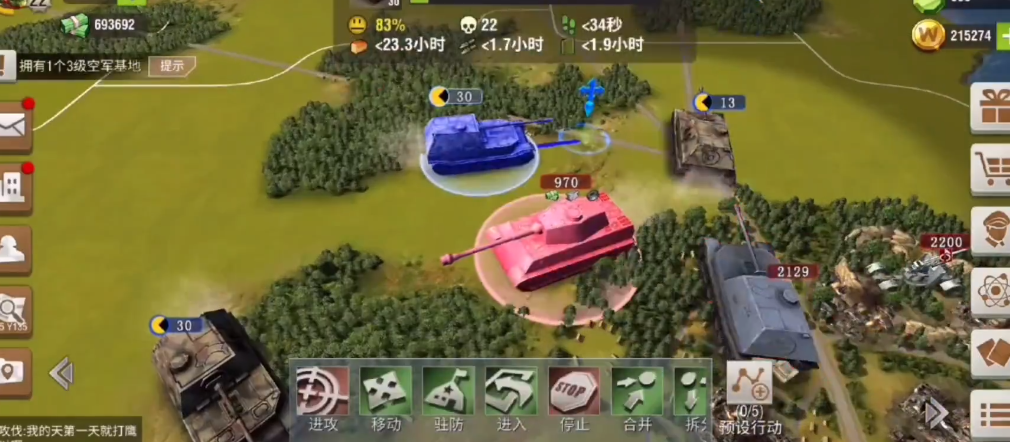This screenshot has height=442, width=1010.
Task: Select the 进攻 attack command
Action: coord(322,397)
